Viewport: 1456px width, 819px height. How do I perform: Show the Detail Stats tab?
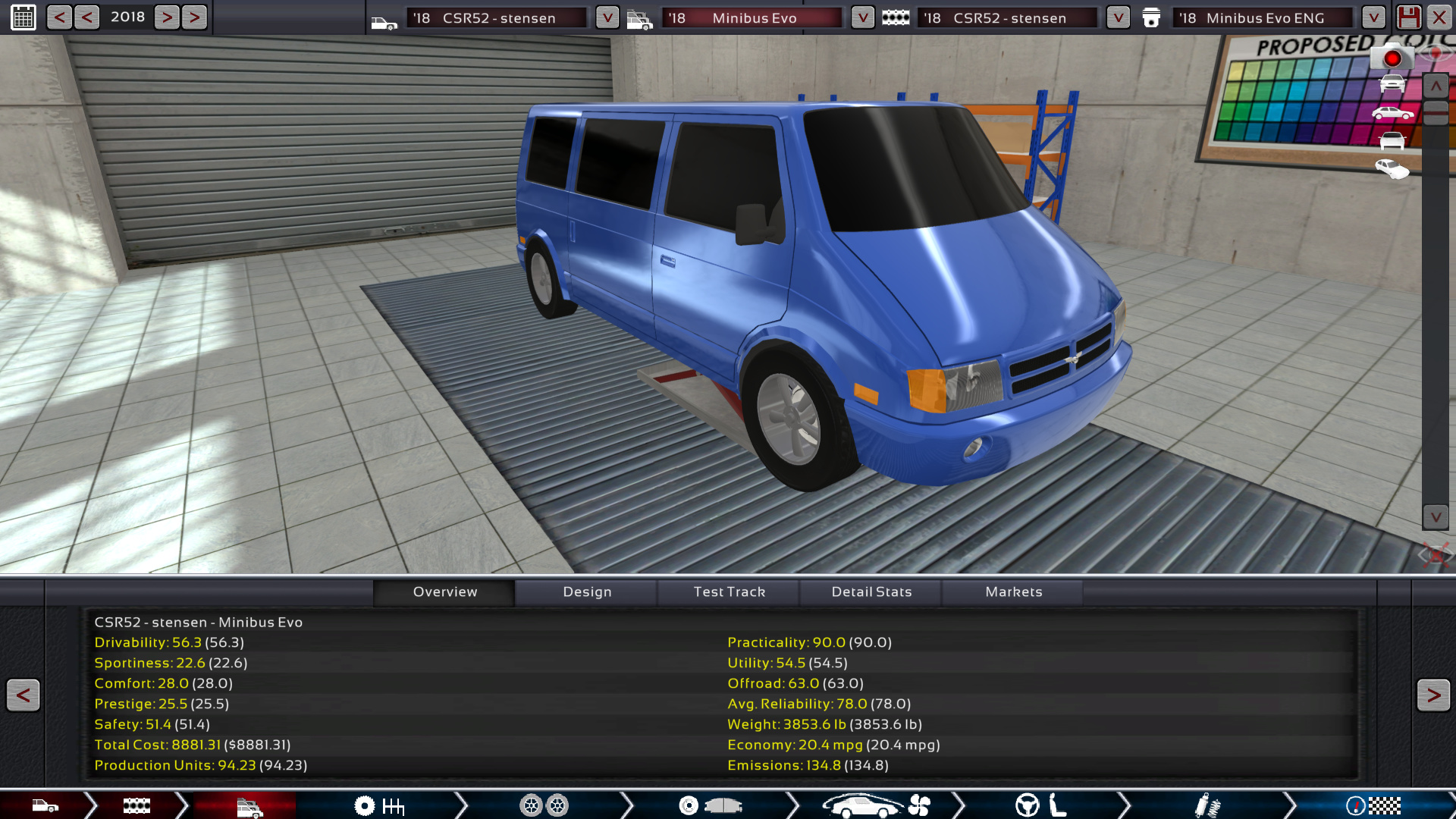pyautogui.click(x=871, y=591)
